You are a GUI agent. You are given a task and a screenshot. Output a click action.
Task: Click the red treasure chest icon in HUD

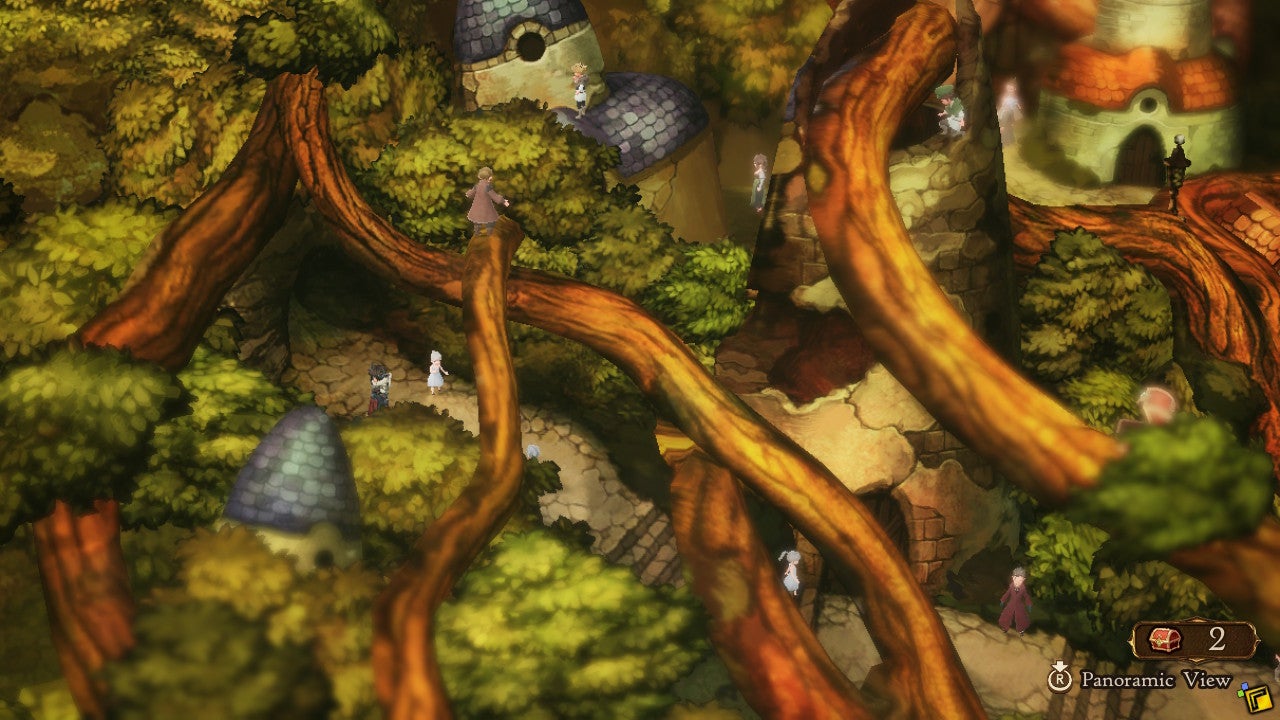(x=1165, y=638)
